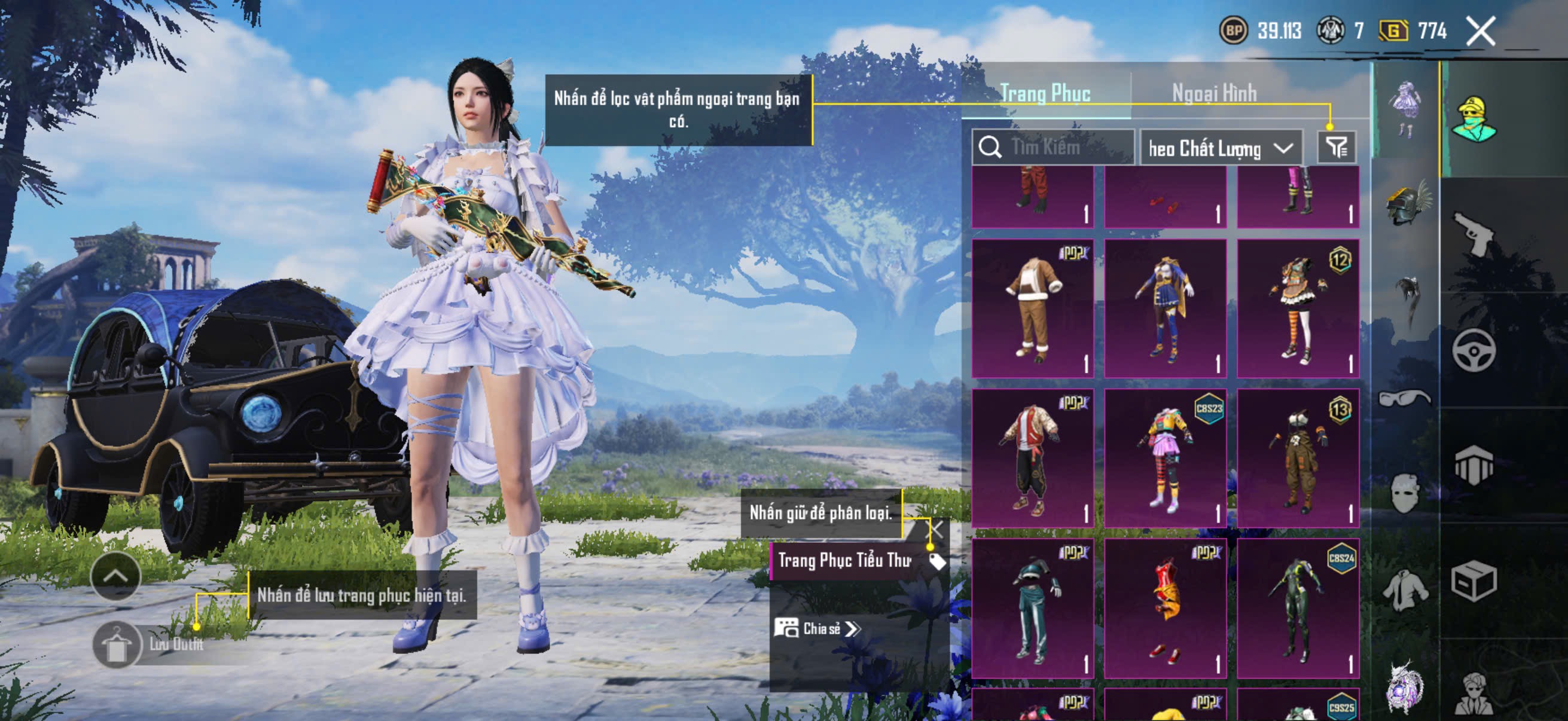Viewport: 1568px width, 721px height.
Task: Show the glasses accessories category
Action: (1405, 399)
